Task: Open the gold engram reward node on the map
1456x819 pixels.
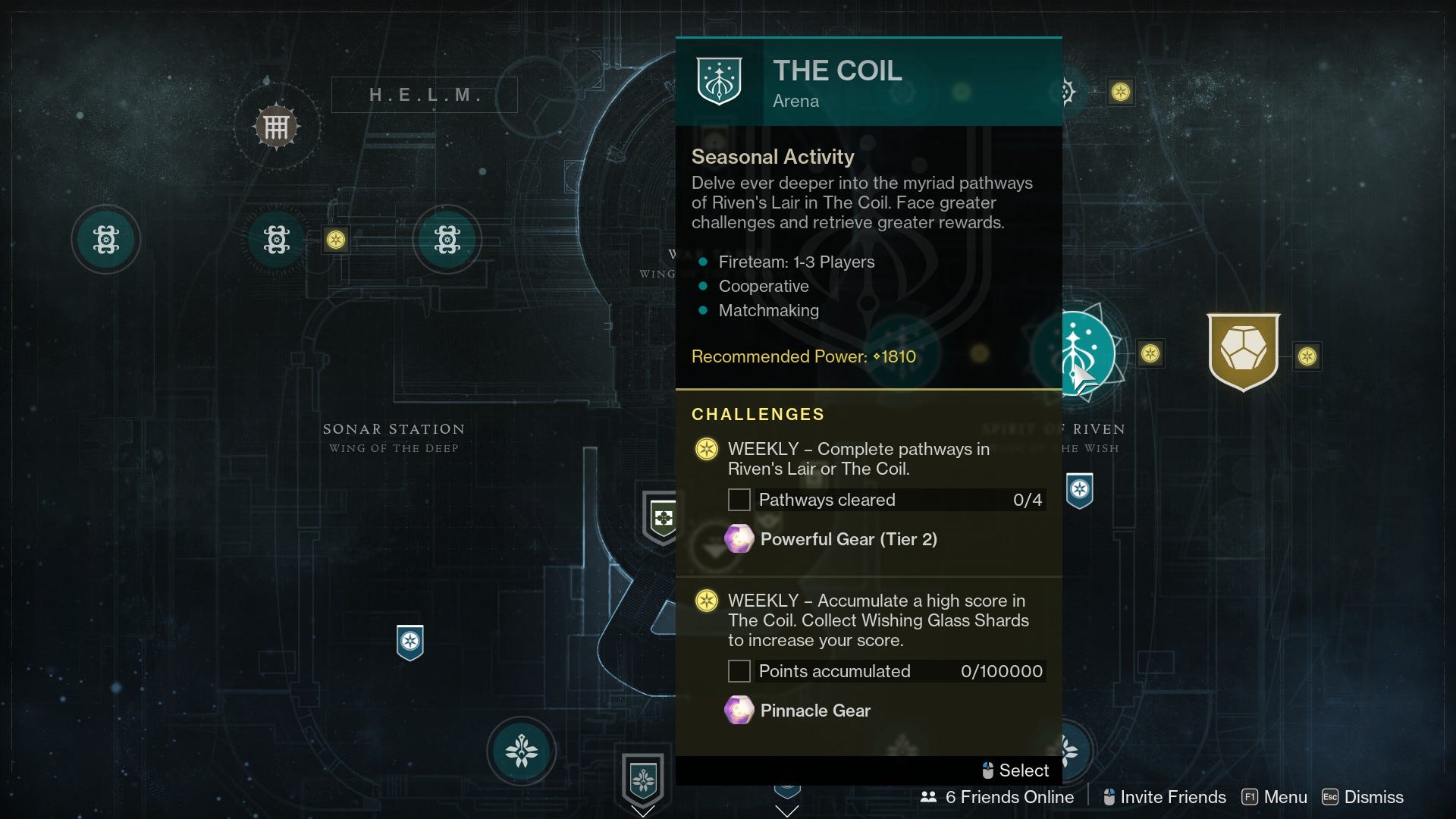Action: click(1244, 351)
